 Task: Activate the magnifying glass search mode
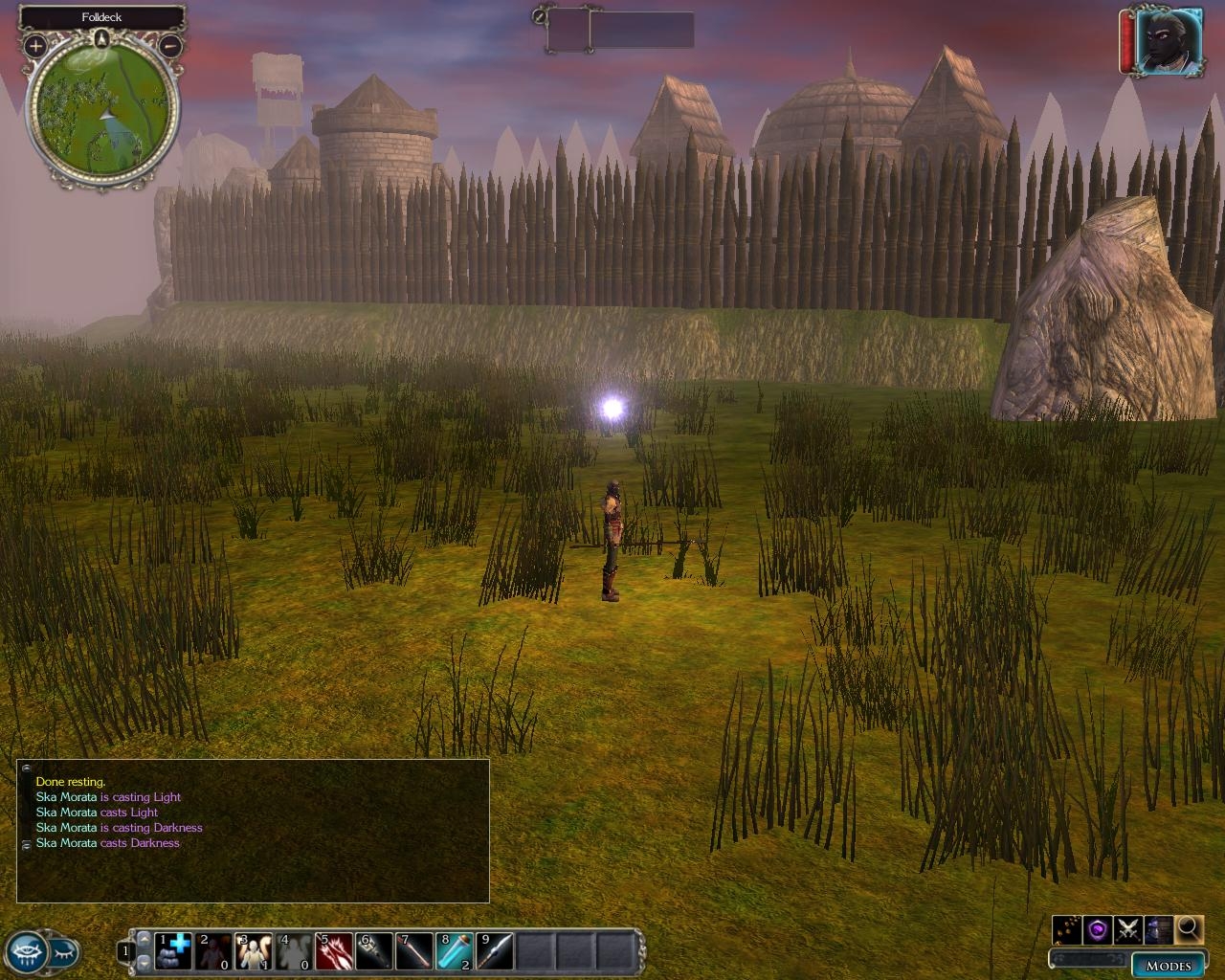1189,928
